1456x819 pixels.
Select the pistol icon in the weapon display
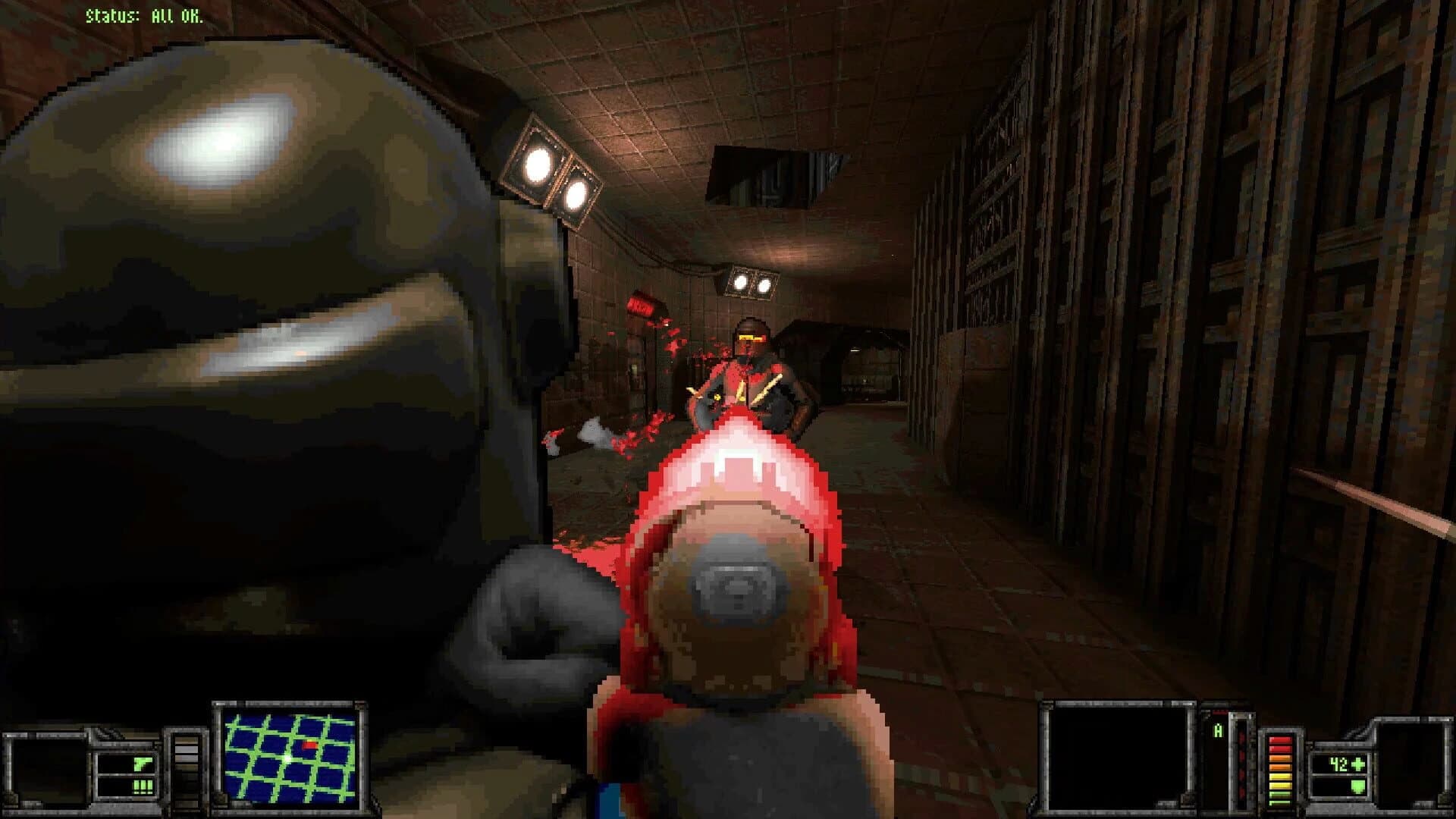pos(142,764)
